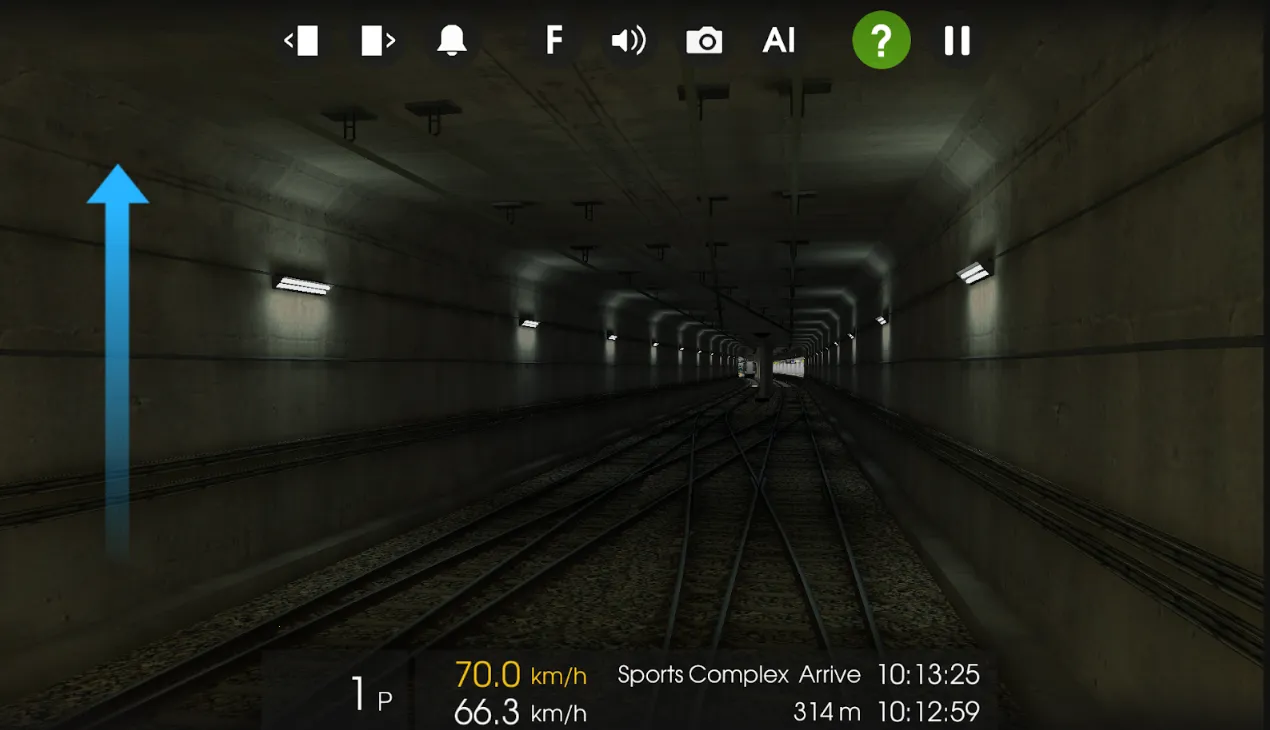Screen dimensions: 1270x730
Task: Open help with the green question mark
Action: tap(881, 41)
